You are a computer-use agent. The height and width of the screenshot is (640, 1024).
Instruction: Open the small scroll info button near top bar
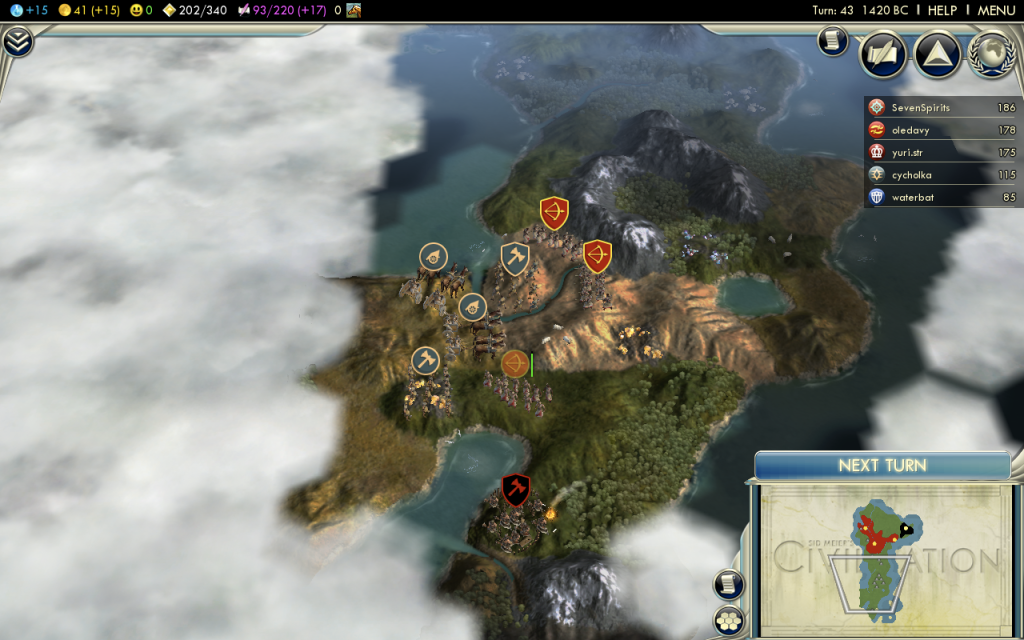[x=831, y=41]
